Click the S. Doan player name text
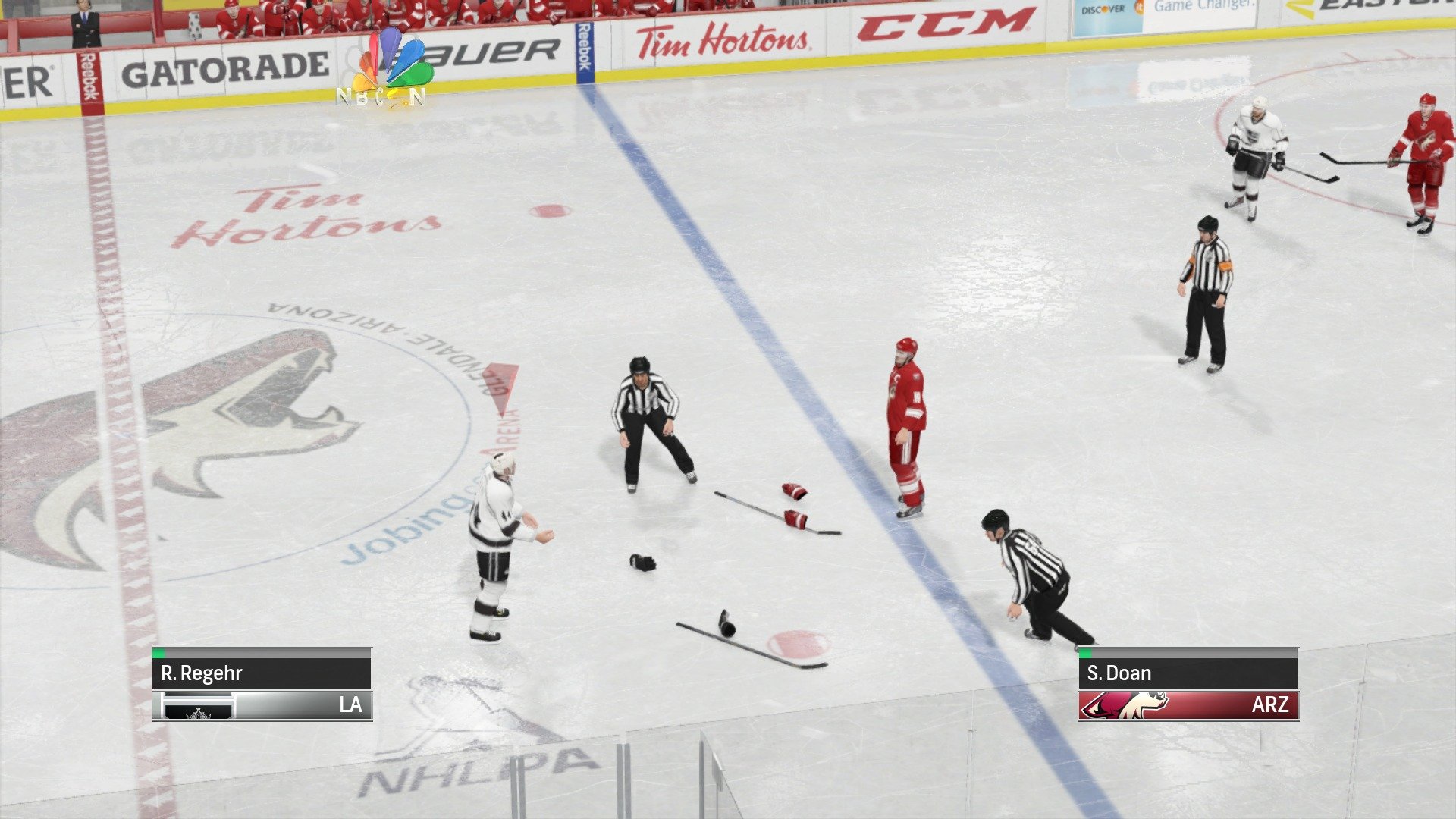 1121,673
